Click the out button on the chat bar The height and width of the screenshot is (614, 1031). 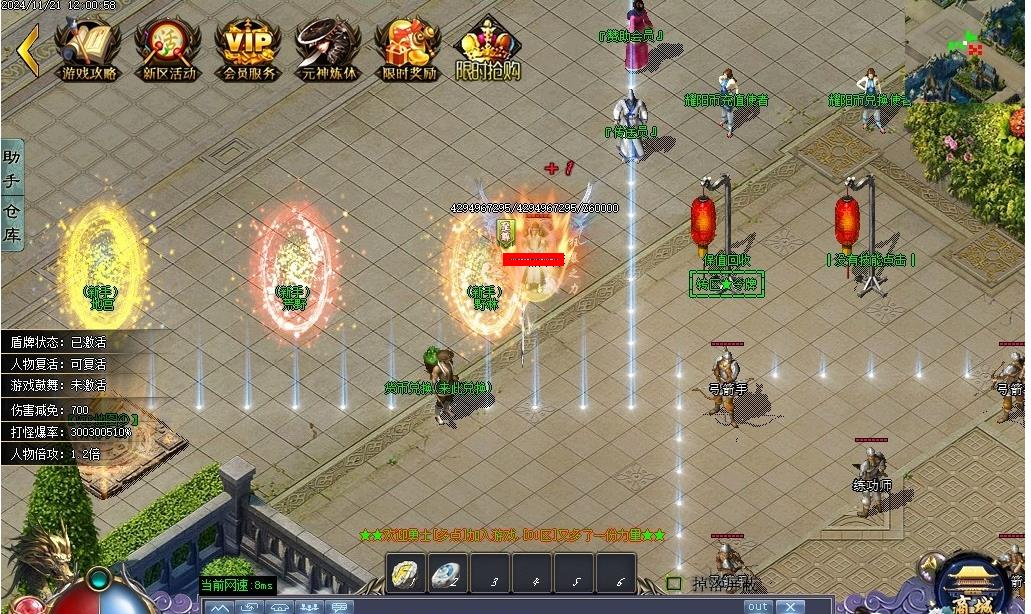point(758,607)
